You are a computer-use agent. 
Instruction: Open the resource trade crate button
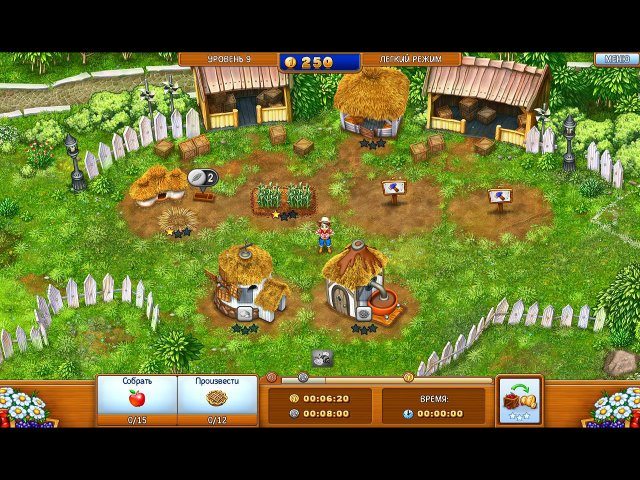tap(518, 398)
